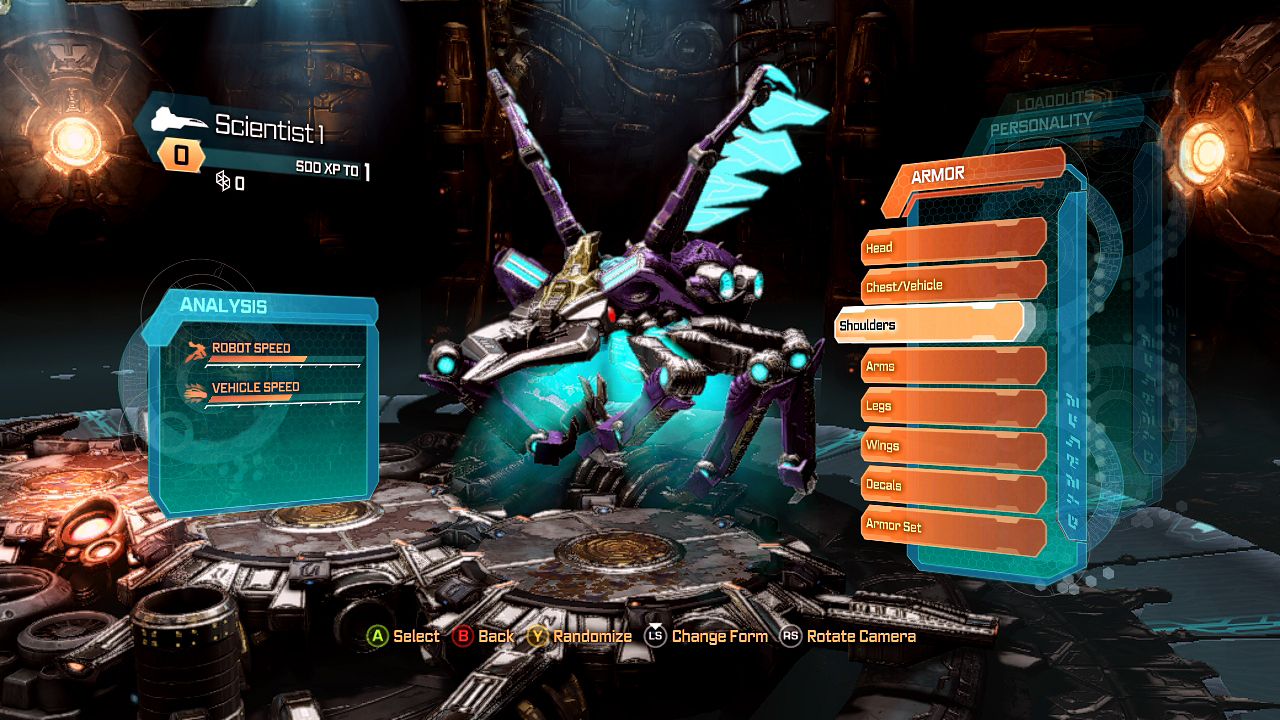Choose the highlighted Shoulders entry
The image size is (1280, 720).
click(x=928, y=324)
